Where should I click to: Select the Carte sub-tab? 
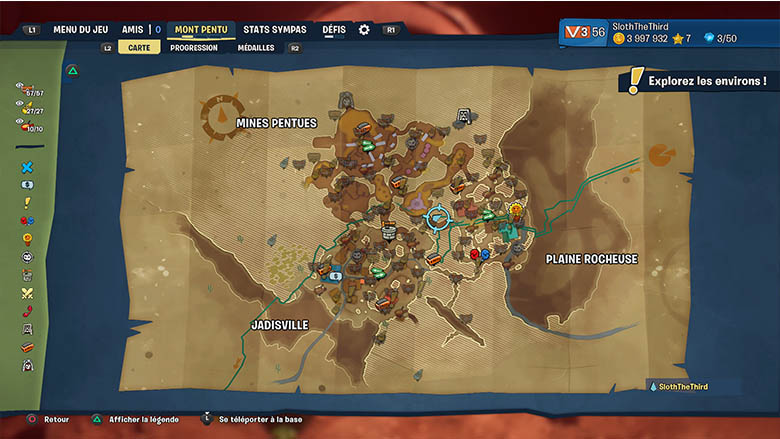click(139, 47)
